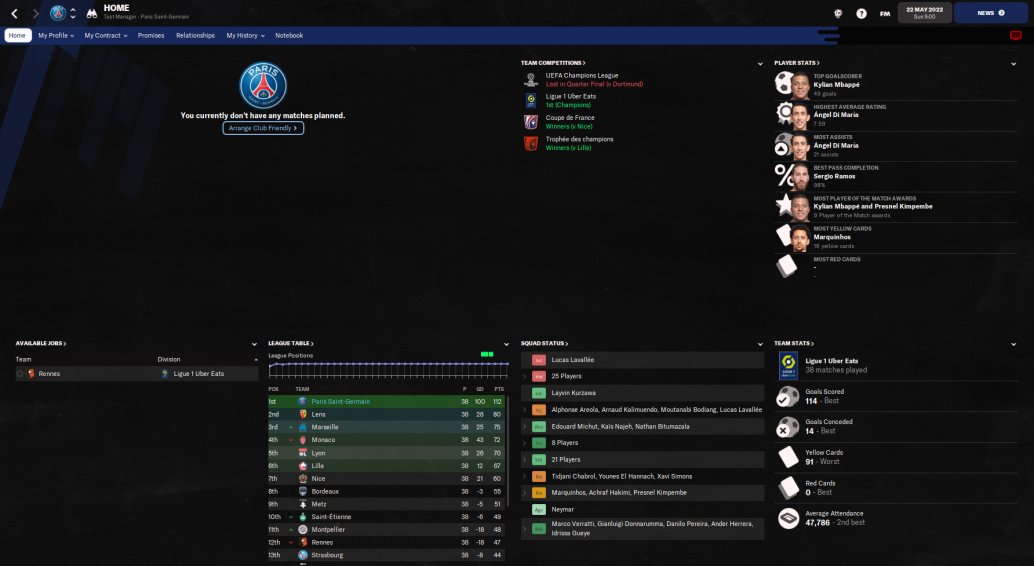Image resolution: width=1034 pixels, height=566 pixels.
Task: Open the Relationships tab
Action: [195, 35]
